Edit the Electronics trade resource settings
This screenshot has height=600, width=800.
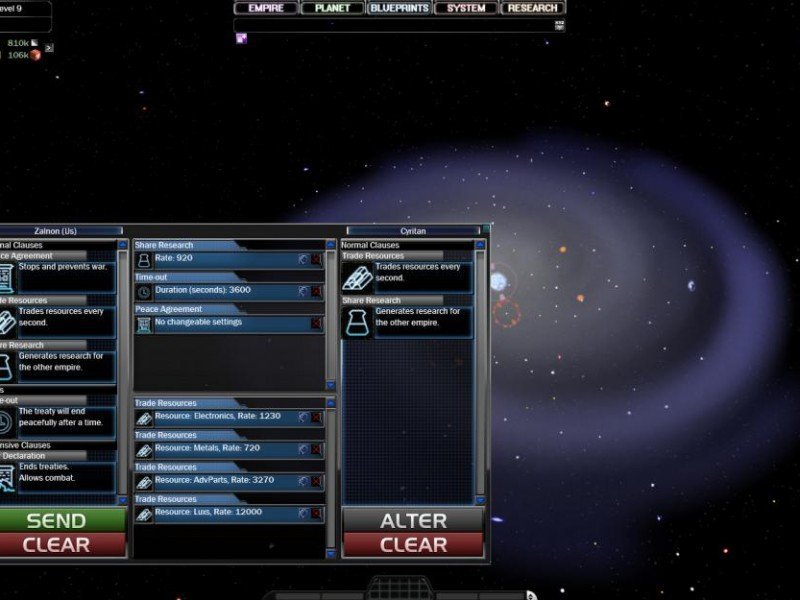coord(303,417)
